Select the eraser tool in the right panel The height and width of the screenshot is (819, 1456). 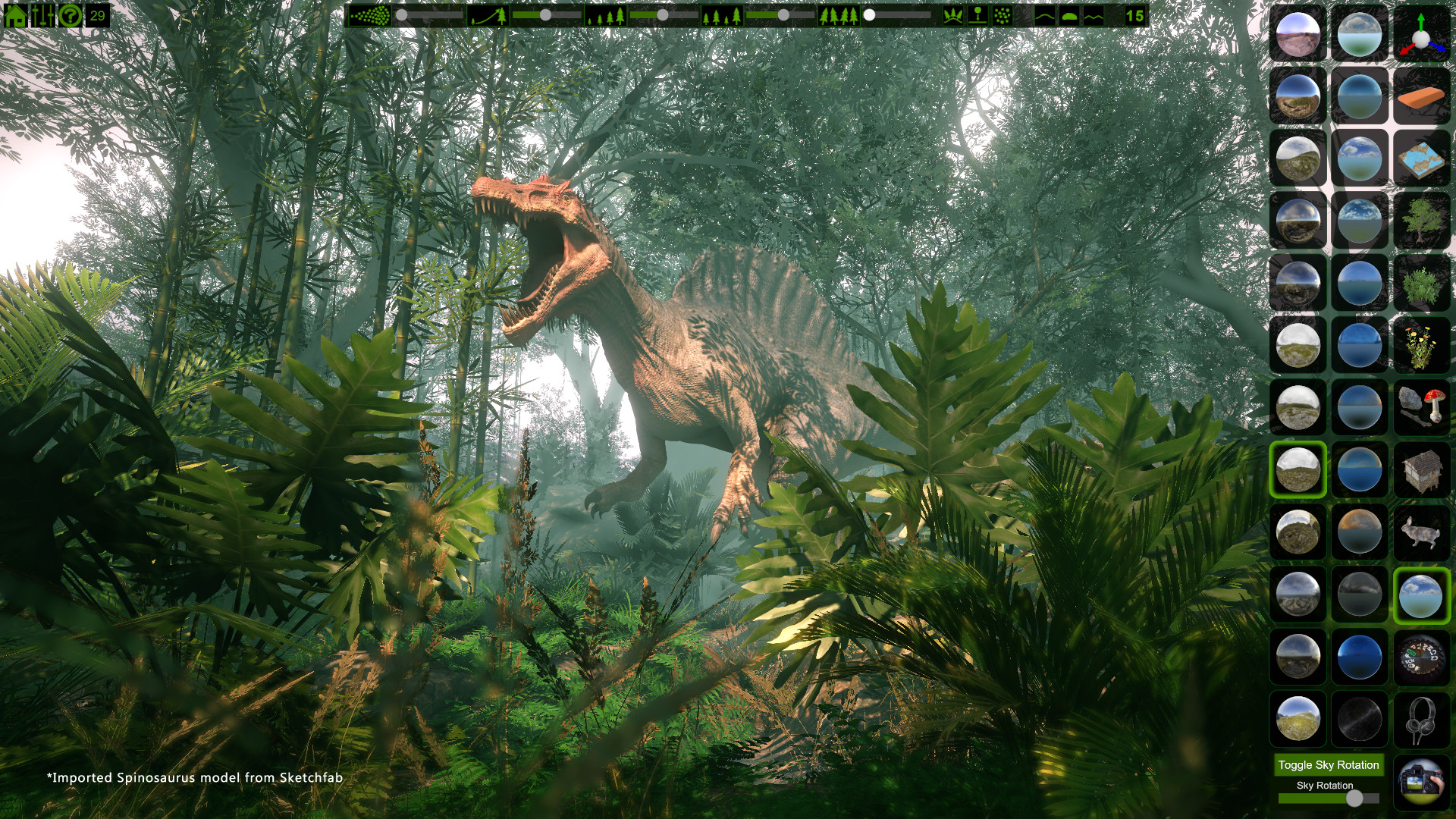click(x=1423, y=97)
